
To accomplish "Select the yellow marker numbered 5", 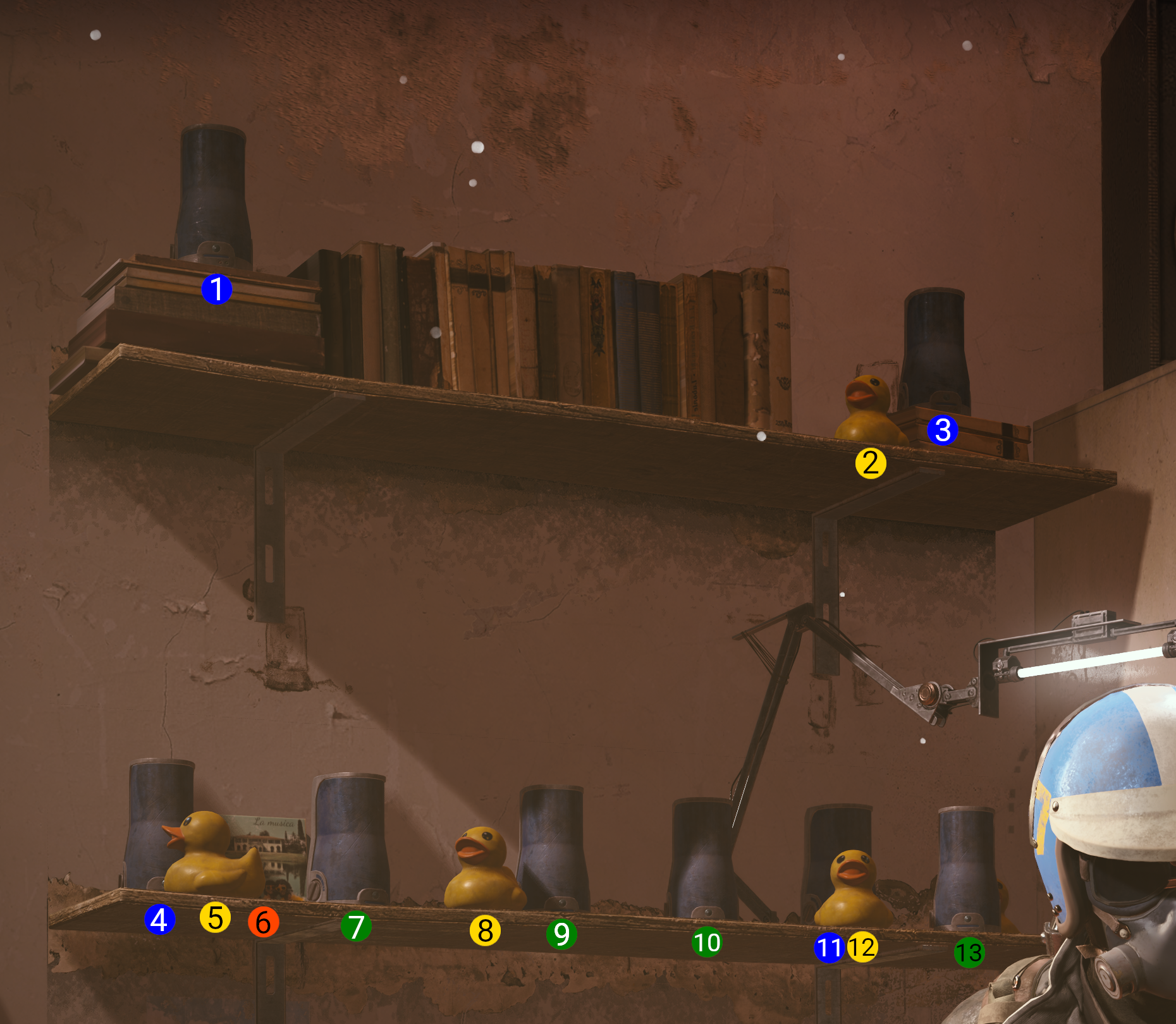I will pos(215,917).
